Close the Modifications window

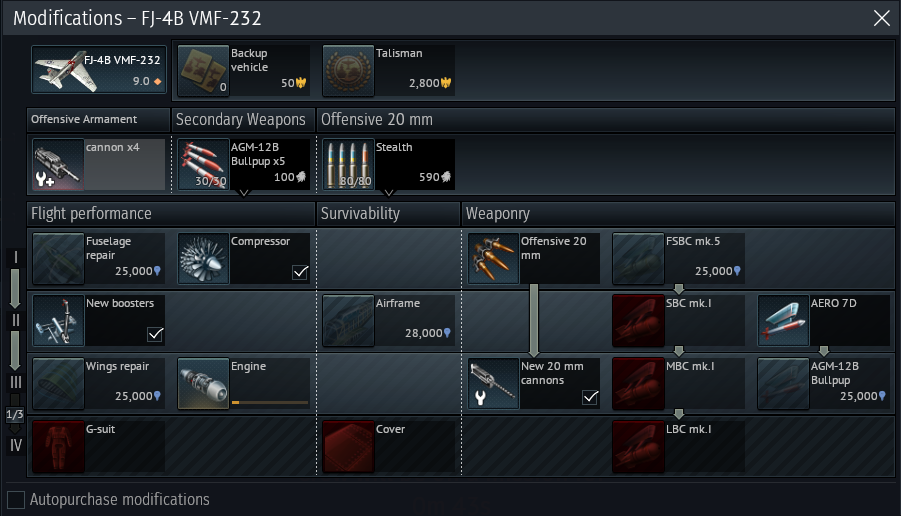click(881, 18)
